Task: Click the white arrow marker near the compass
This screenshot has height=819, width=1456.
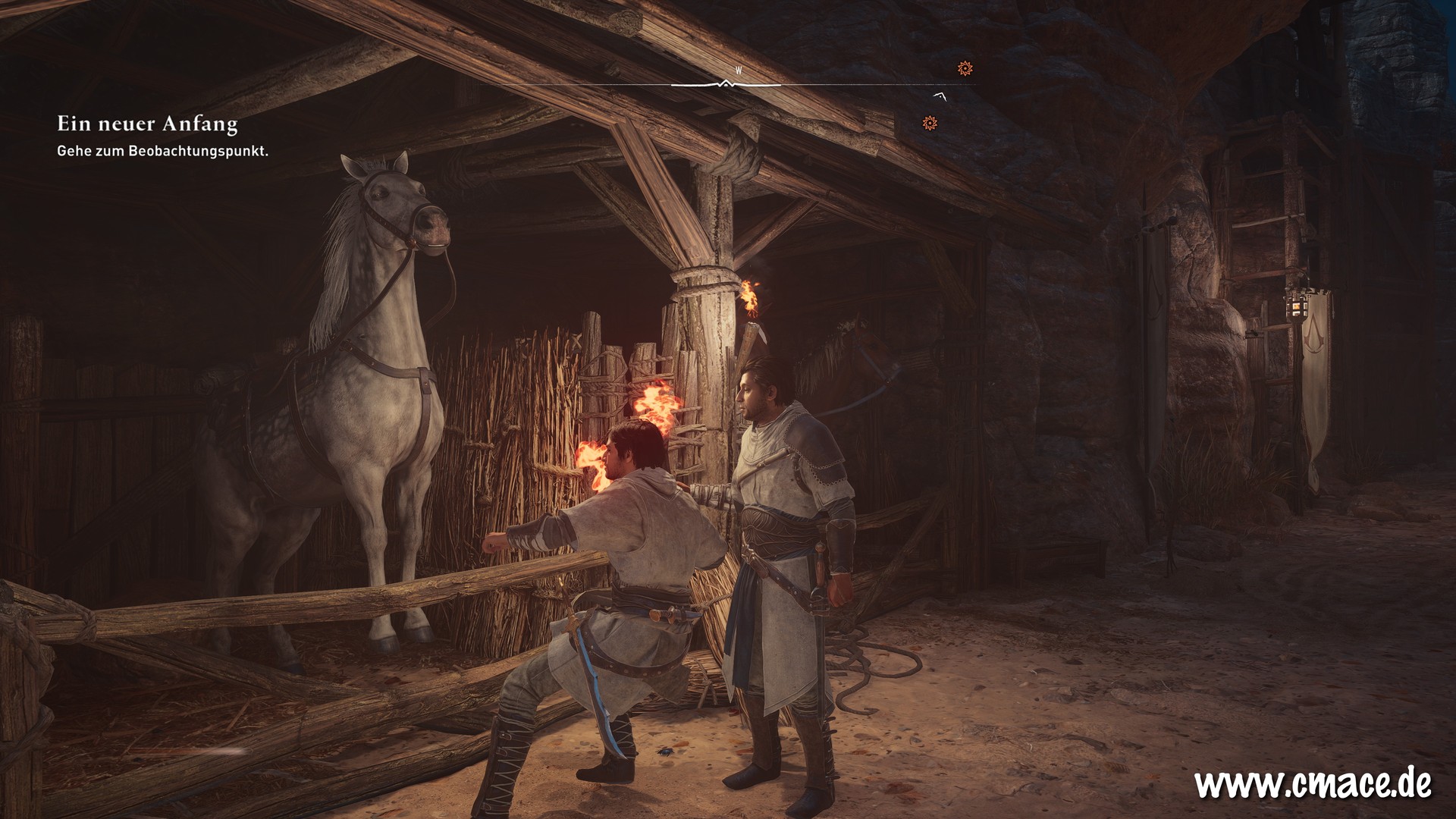Action: pos(940,96)
